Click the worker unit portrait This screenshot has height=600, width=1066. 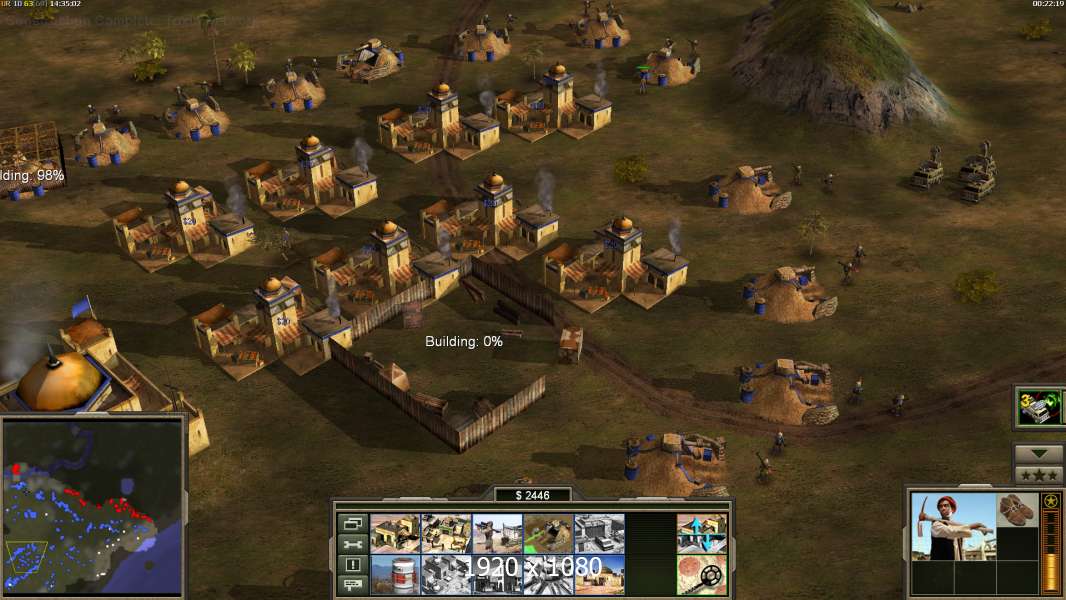[x=953, y=526]
